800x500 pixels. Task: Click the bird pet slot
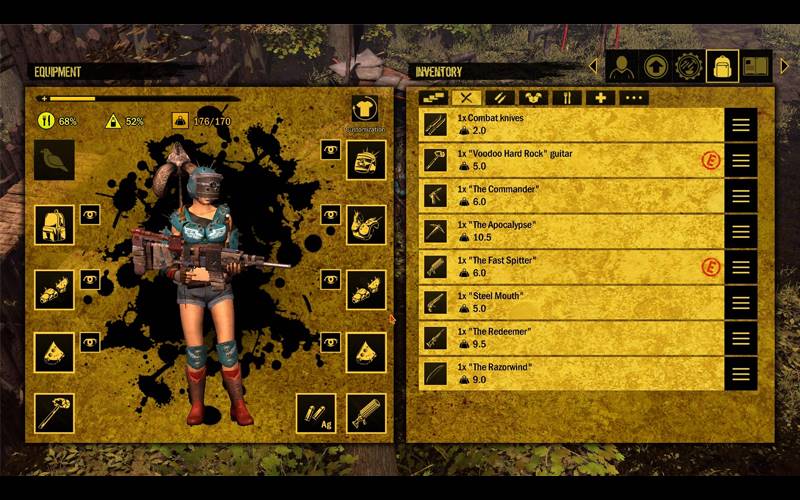[54, 160]
